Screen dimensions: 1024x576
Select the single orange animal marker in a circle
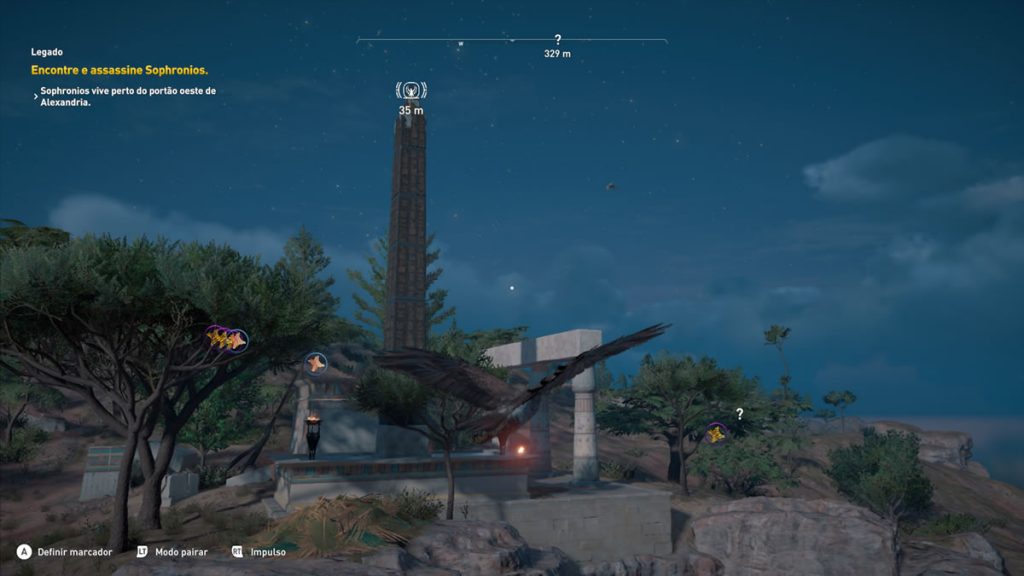316,363
